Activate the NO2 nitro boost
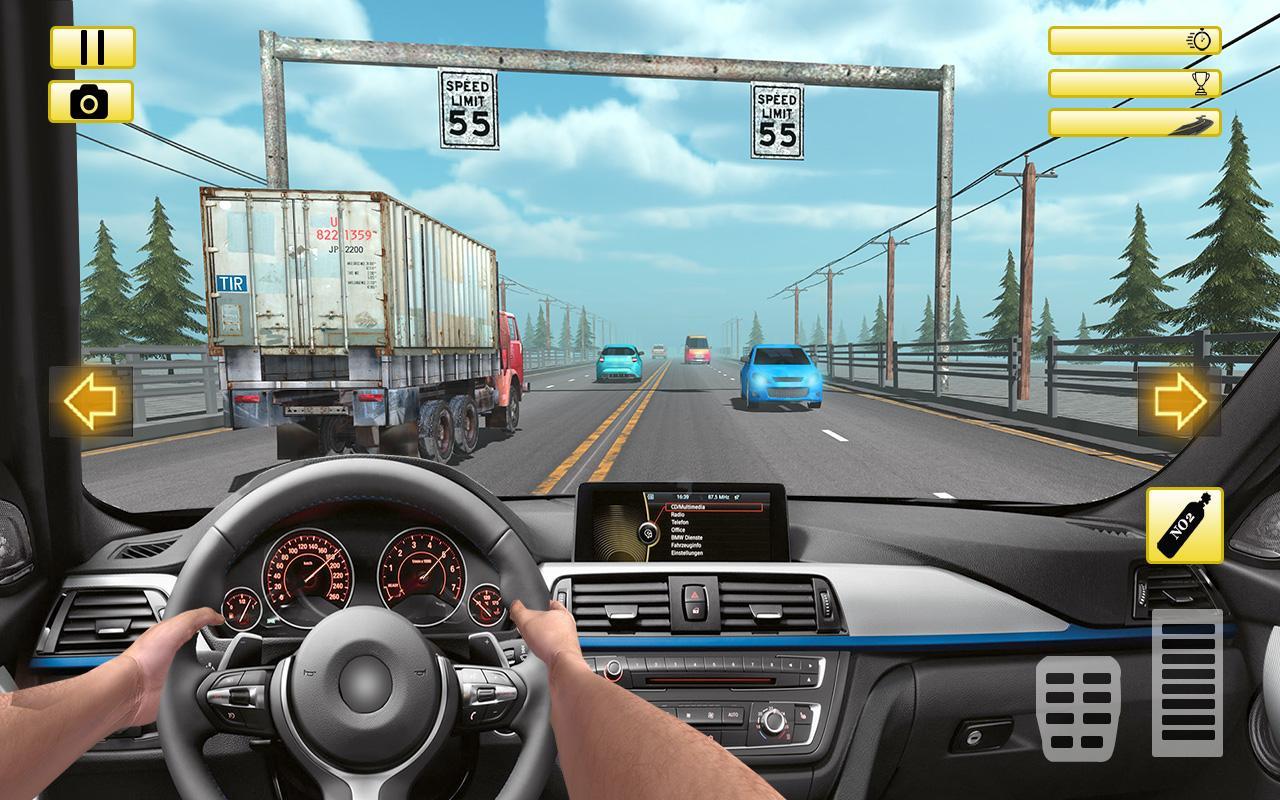 point(1184,526)
